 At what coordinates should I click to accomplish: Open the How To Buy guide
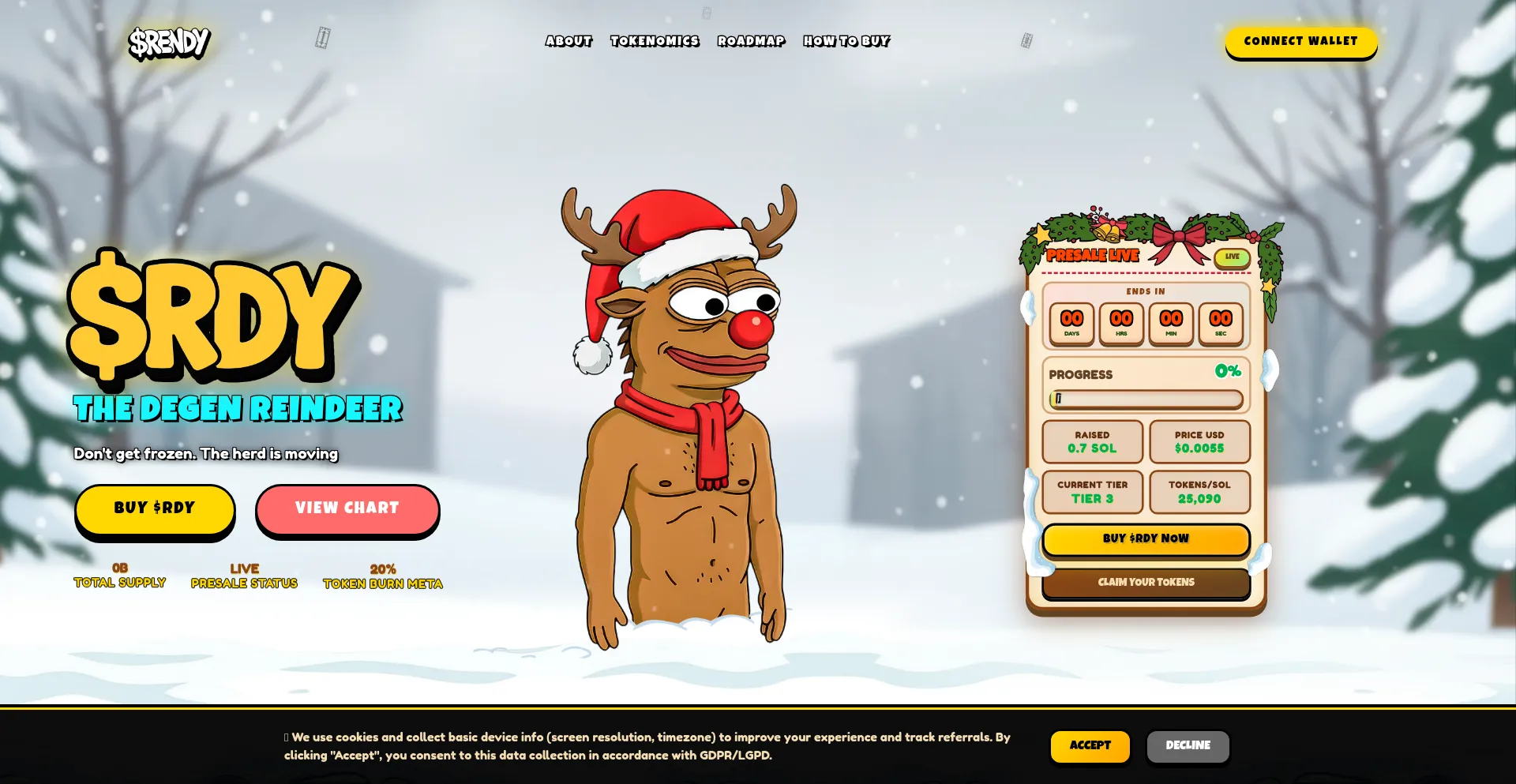coord(846,41)
